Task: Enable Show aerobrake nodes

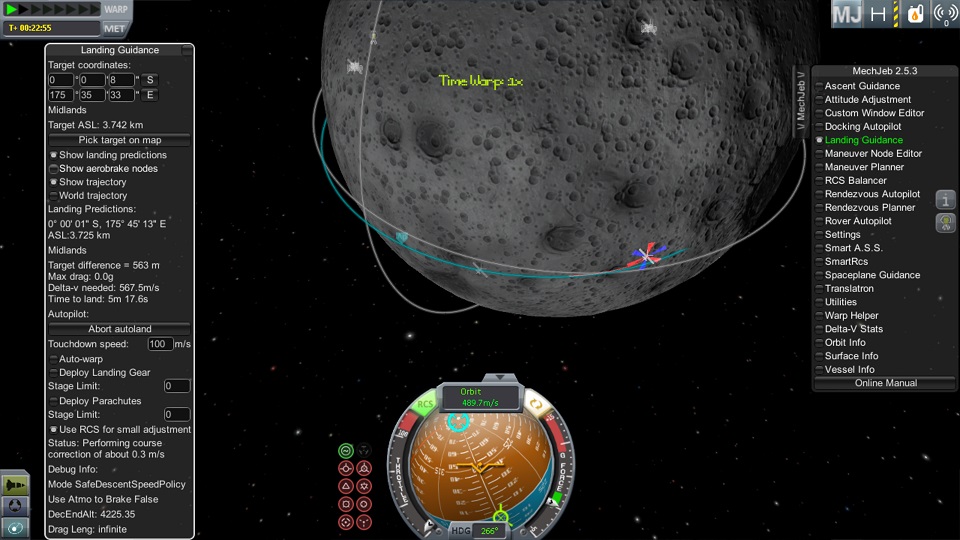Action: pyautogui.click(x=54, y=169)
